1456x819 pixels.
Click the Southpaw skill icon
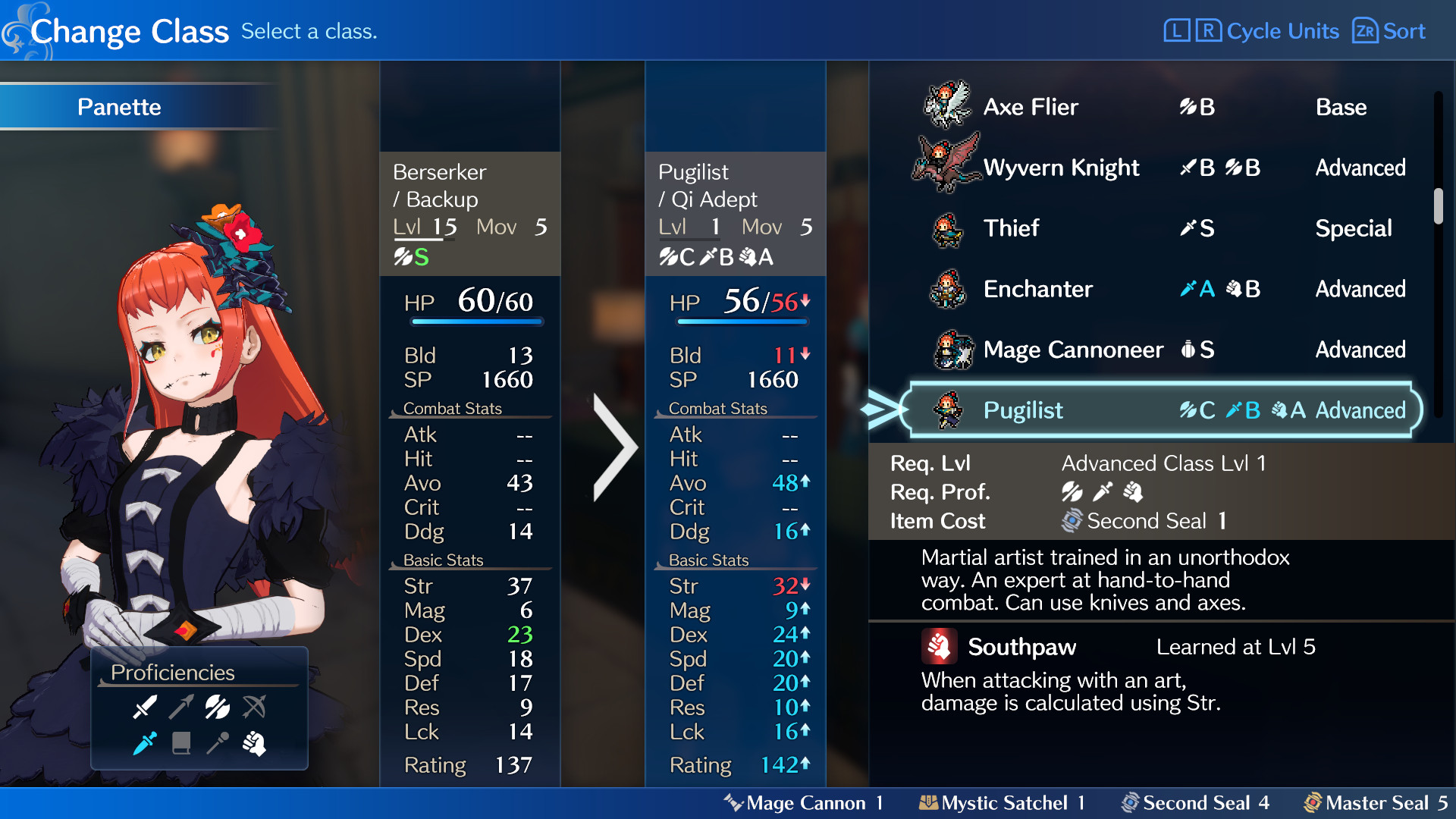point(940,647)
